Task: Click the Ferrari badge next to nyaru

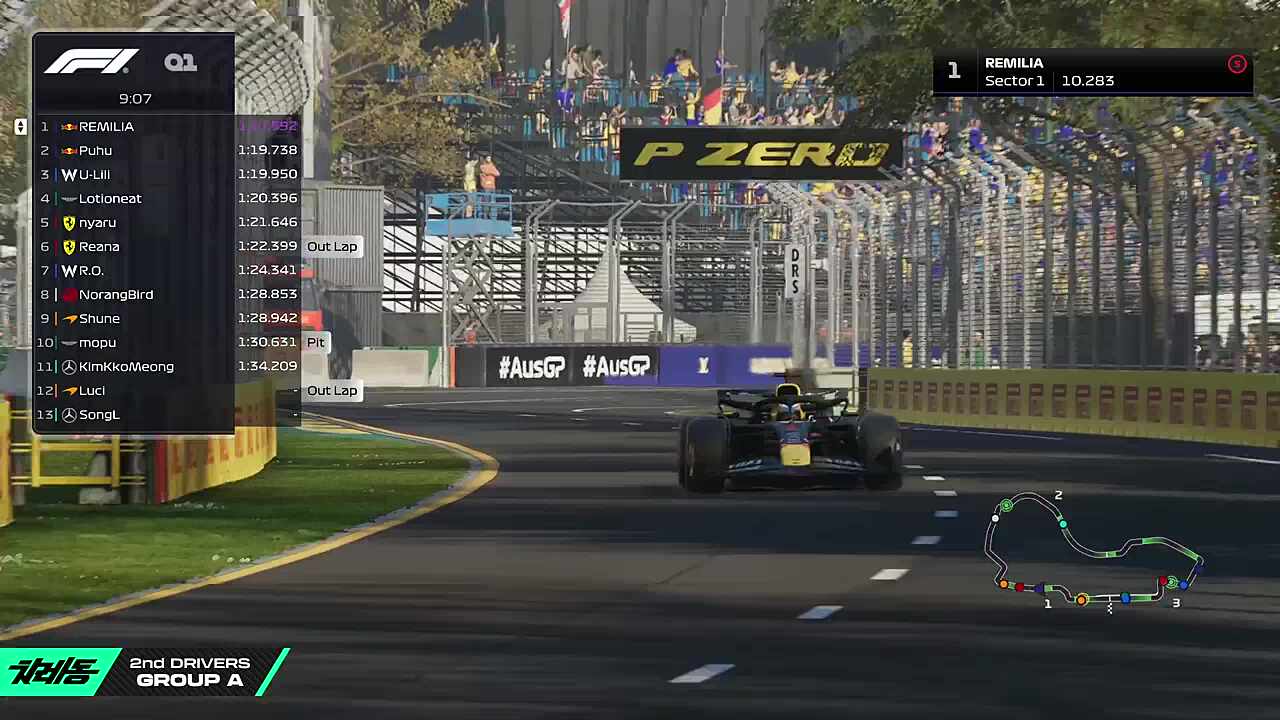Action: 68,222
